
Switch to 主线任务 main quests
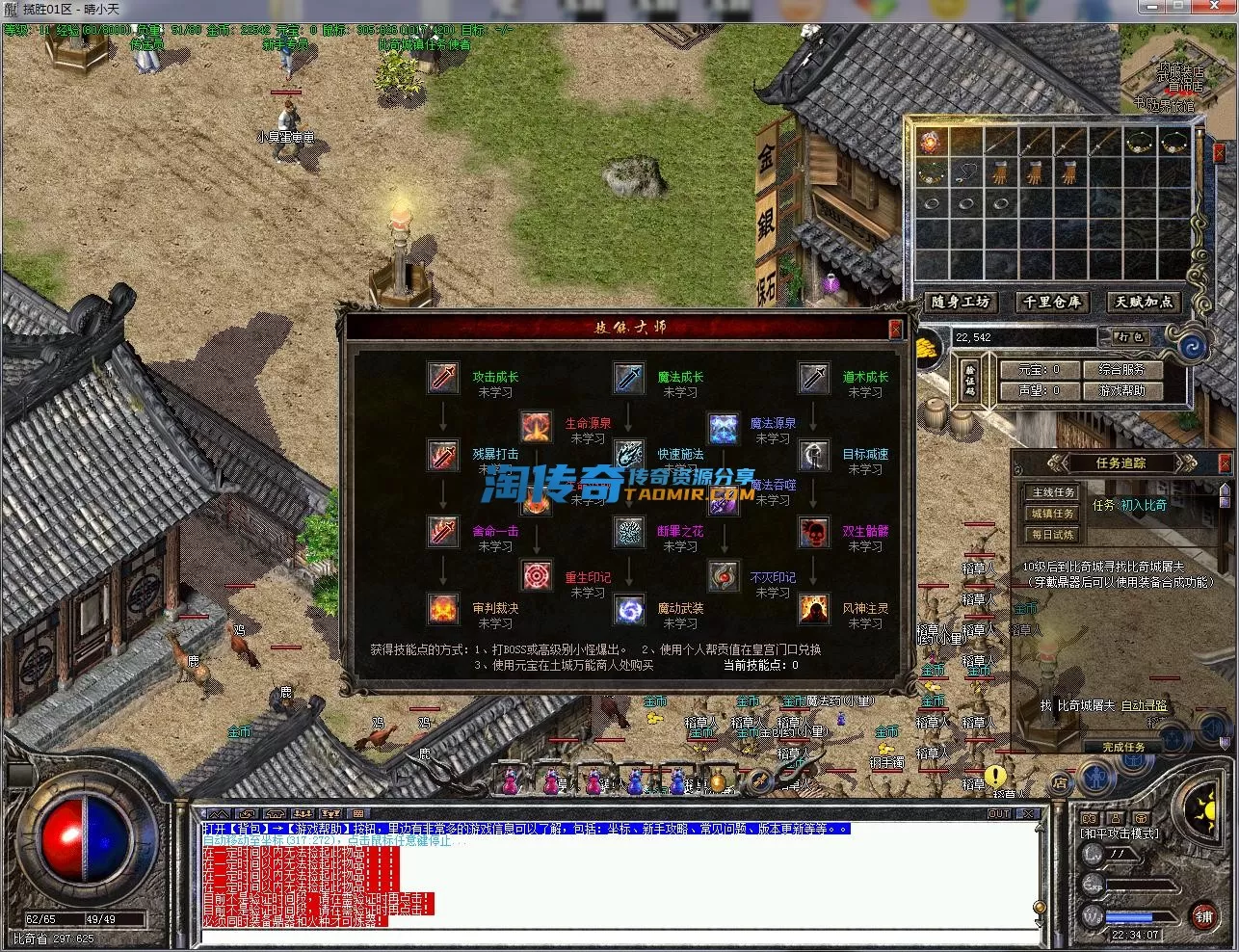1052,492
